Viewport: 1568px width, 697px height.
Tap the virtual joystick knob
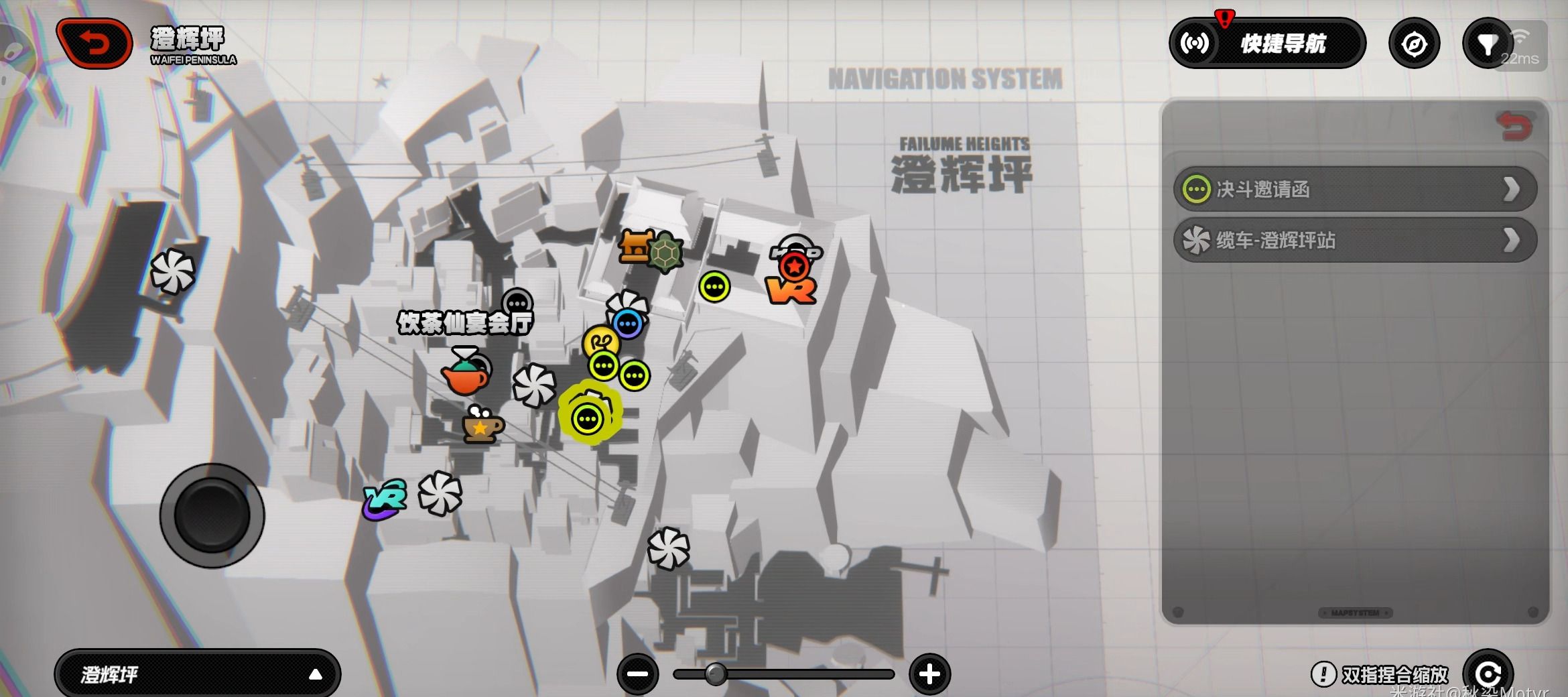[212, 515]
